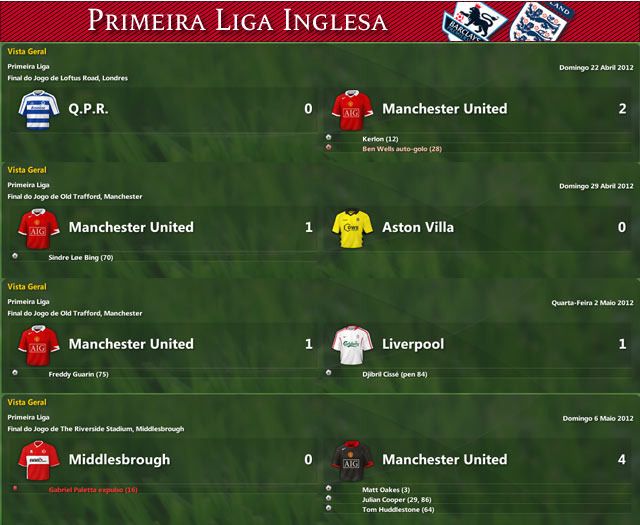Viewport: 640px width, 525px height.
Task: Click sent-off player Gabriel Paletta
Action: (93, 490)
